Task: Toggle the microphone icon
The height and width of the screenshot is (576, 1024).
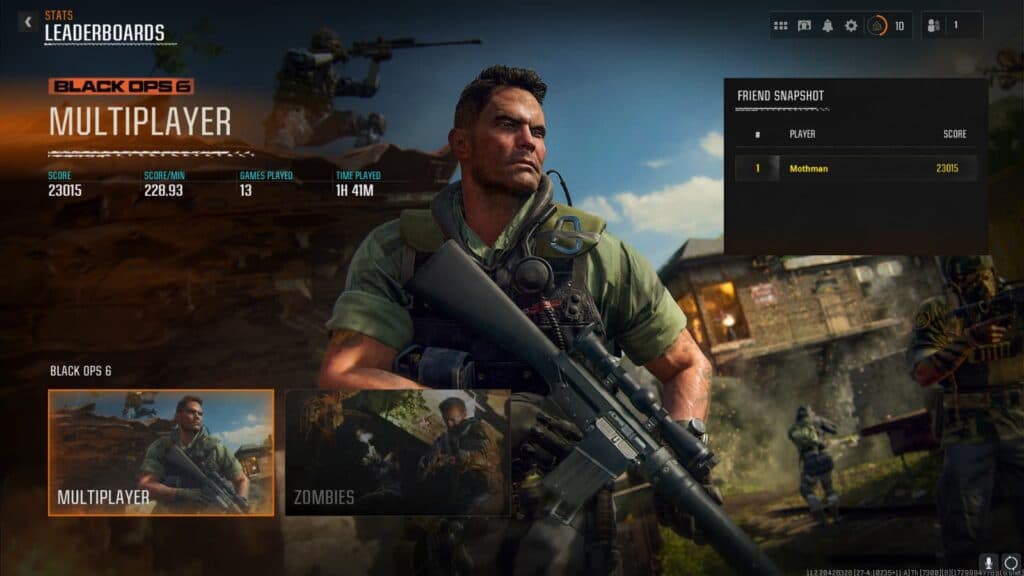Action: pos(988,562)
